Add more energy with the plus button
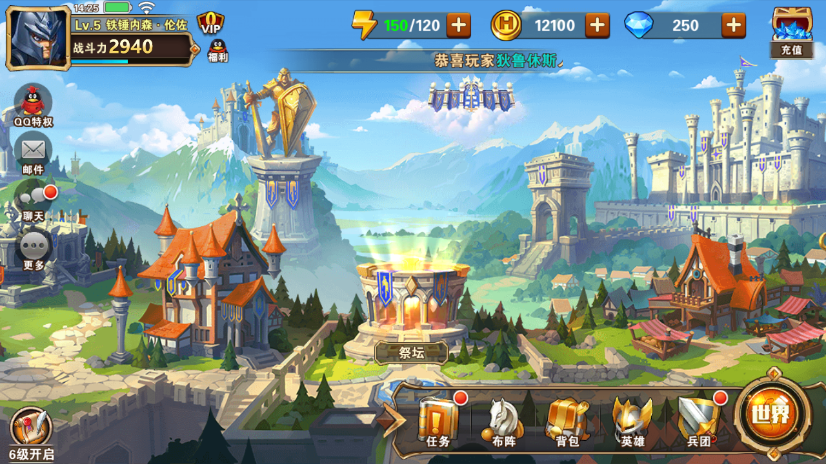 (x=459, y=26)
